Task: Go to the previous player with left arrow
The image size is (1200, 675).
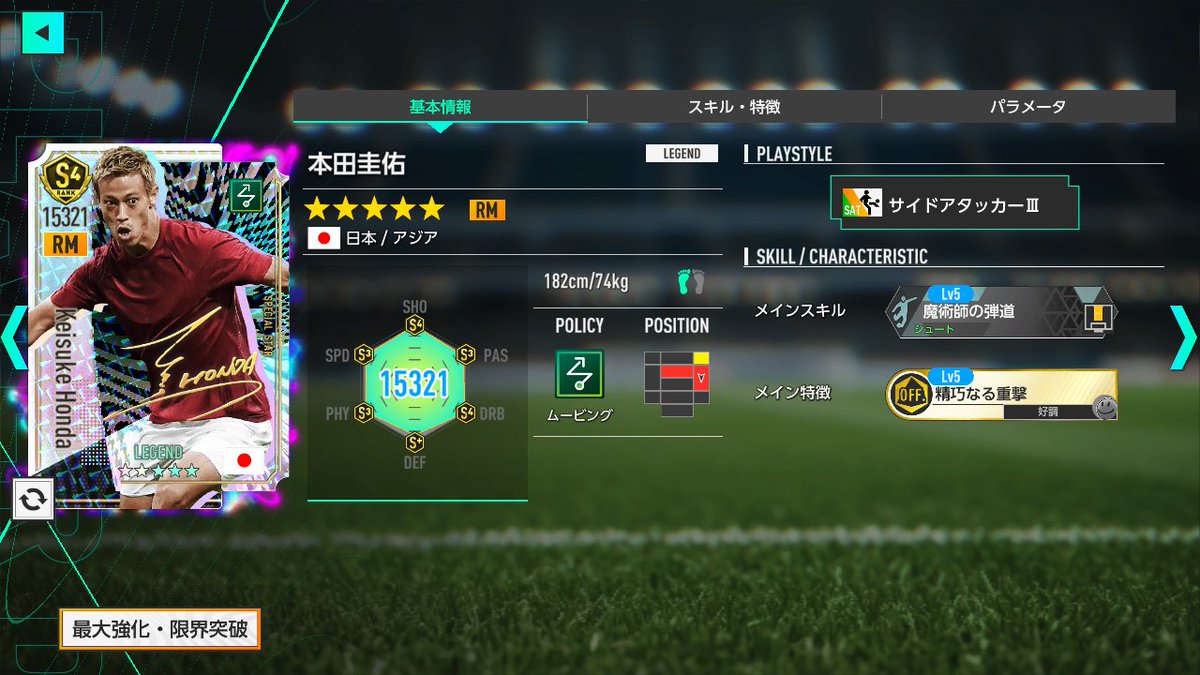Action: [x=14, y=338]
